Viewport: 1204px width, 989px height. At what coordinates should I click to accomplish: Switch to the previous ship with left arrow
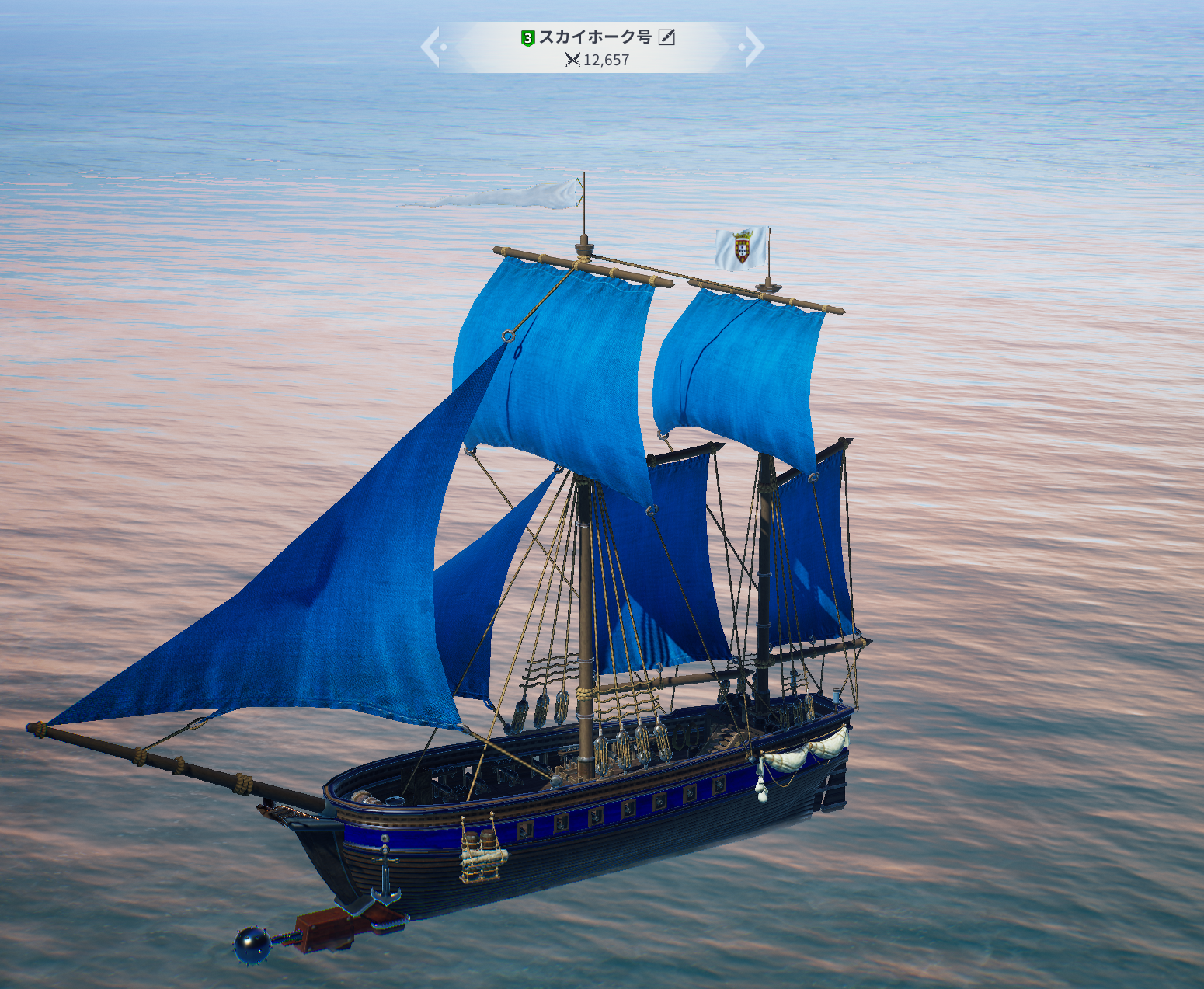431,47
